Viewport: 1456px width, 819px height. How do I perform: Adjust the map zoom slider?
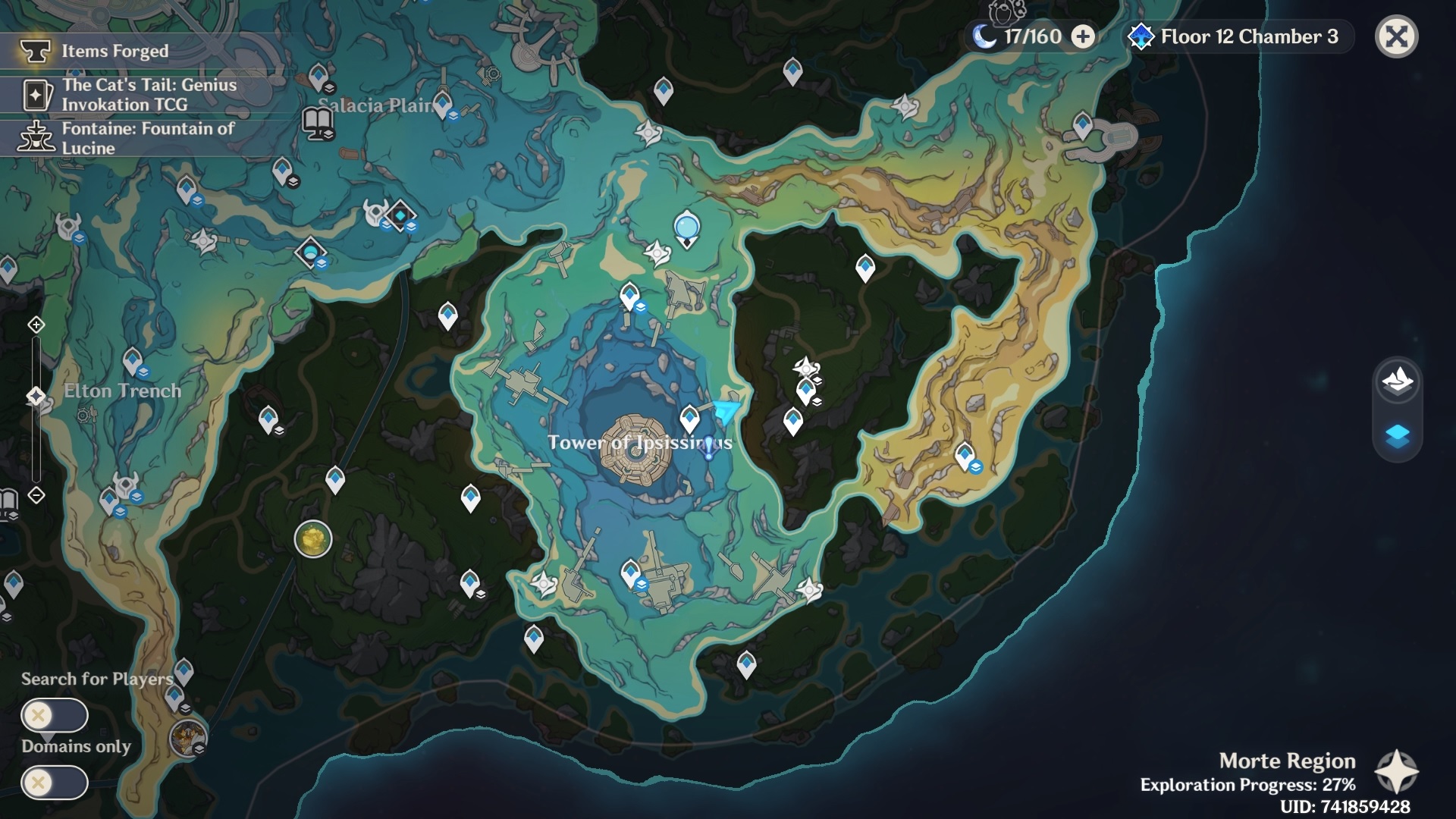click(35, 394)
